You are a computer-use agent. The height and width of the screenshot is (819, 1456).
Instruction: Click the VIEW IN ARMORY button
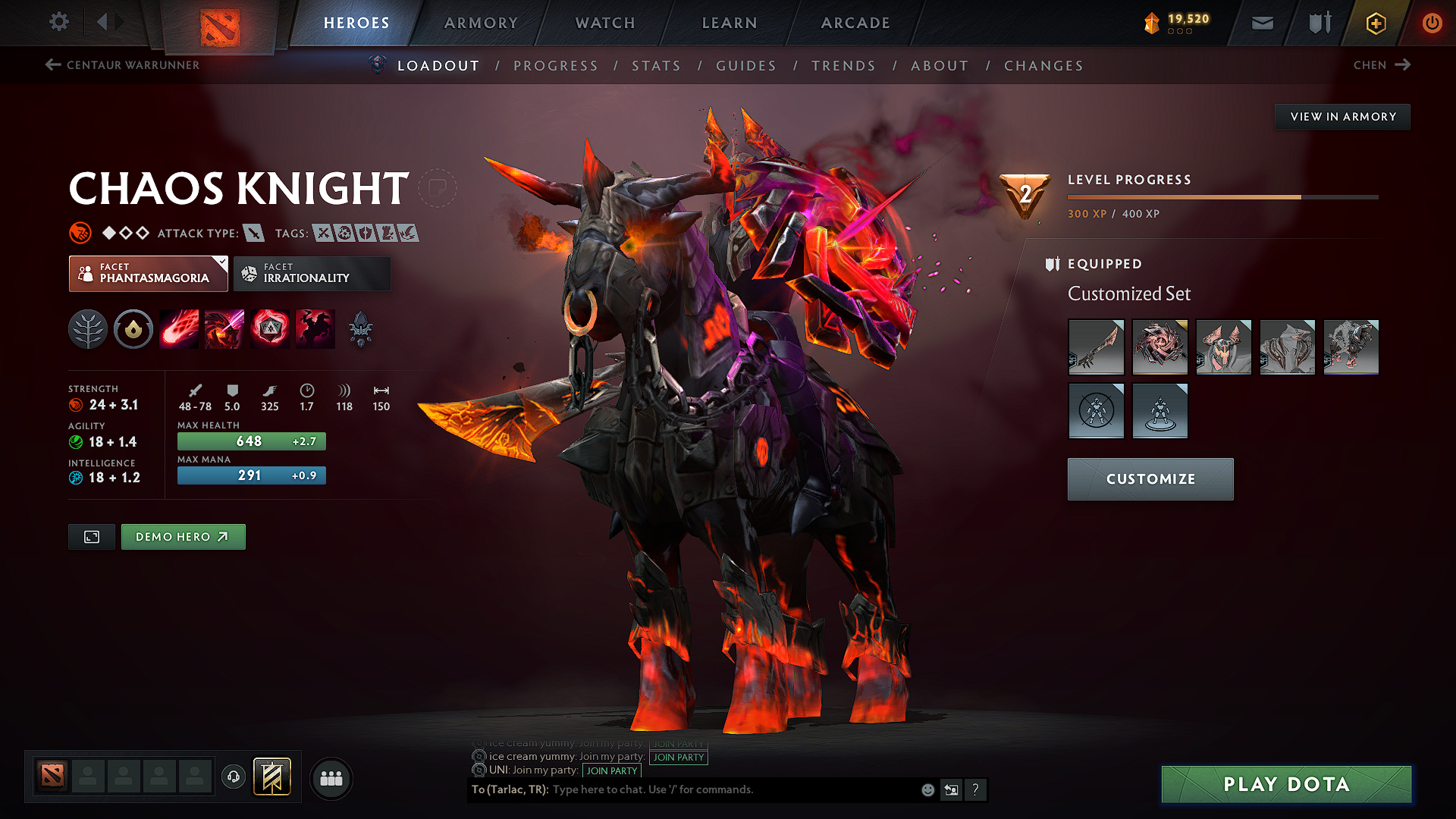coord(1342,116)
